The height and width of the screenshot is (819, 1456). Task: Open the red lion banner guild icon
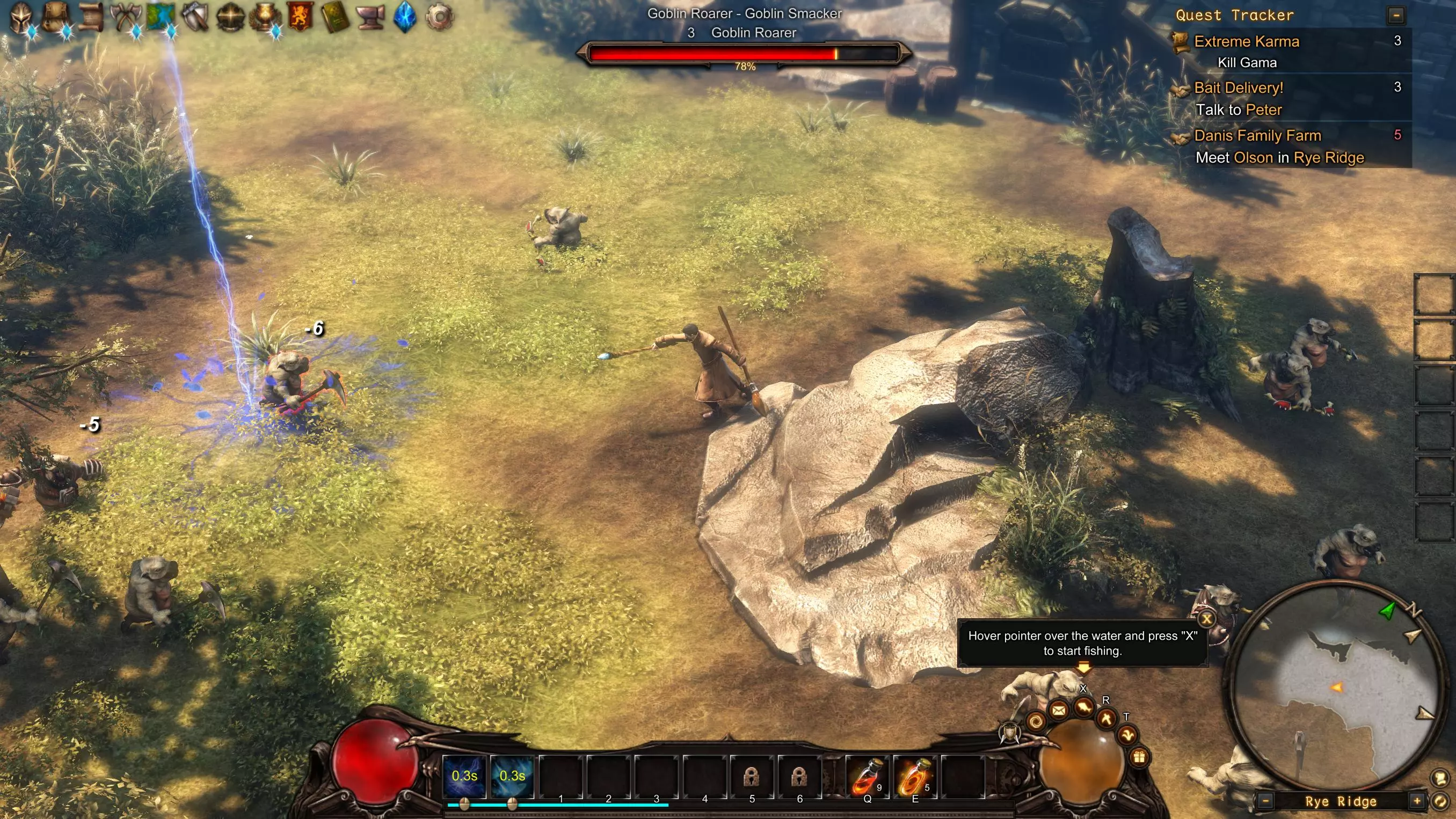point(300,17)
